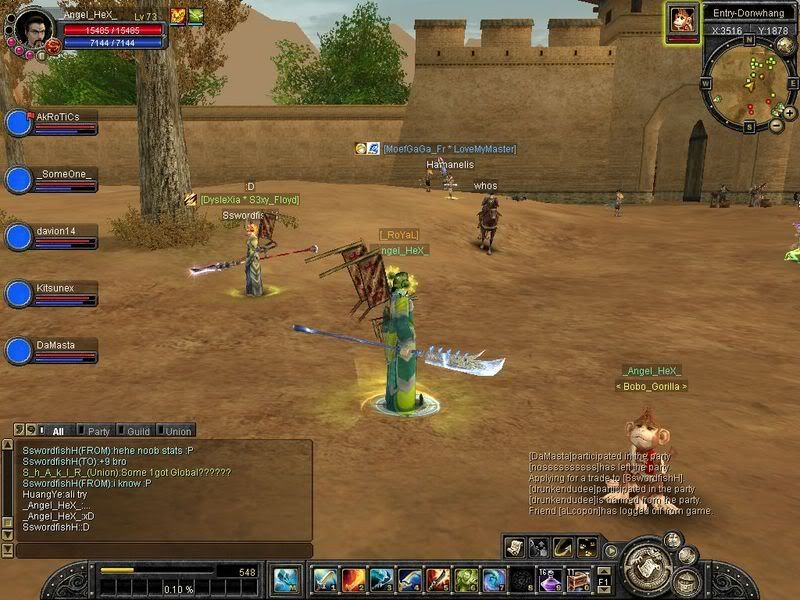Open the scroll icon above the hotbar
The image size is (800, 600).
click(515, 546)
